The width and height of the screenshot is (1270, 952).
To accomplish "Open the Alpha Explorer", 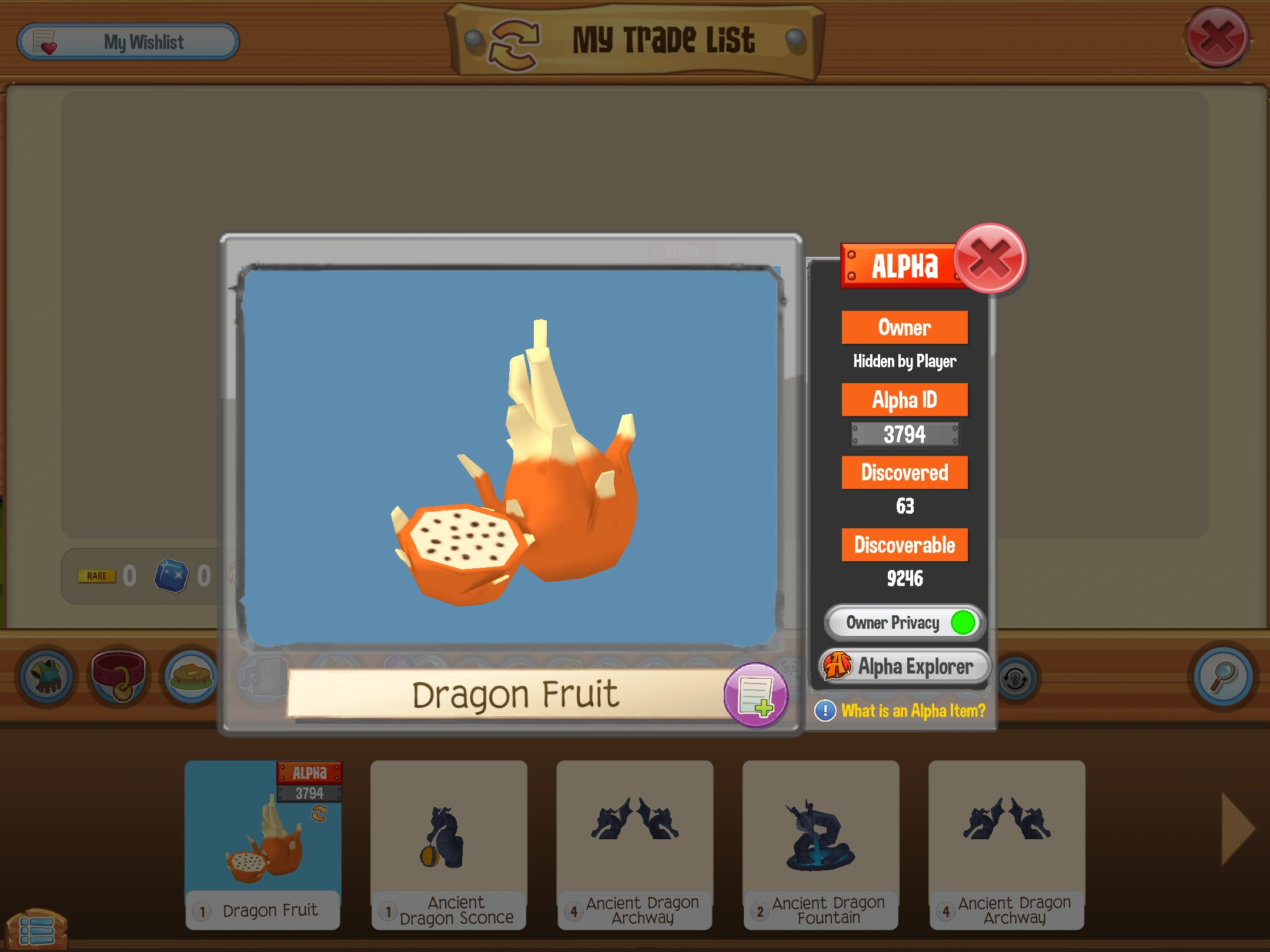I will click(905, 666).
